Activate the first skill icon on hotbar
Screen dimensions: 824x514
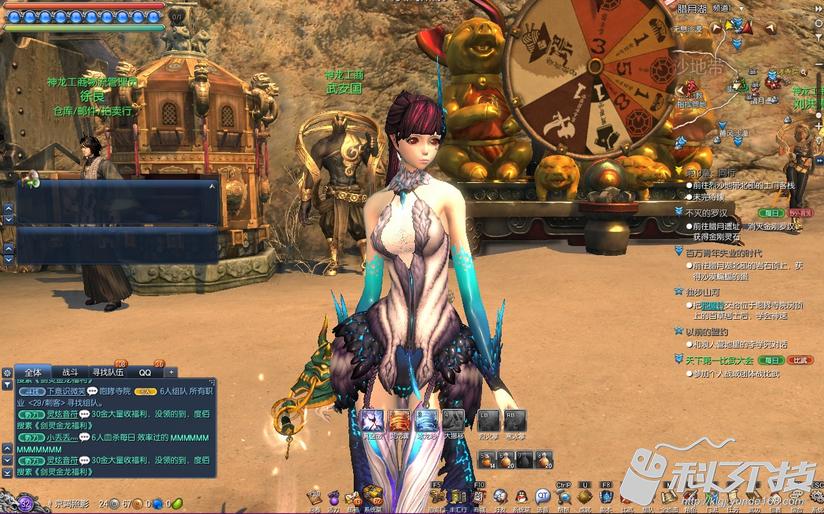[370, 420]
